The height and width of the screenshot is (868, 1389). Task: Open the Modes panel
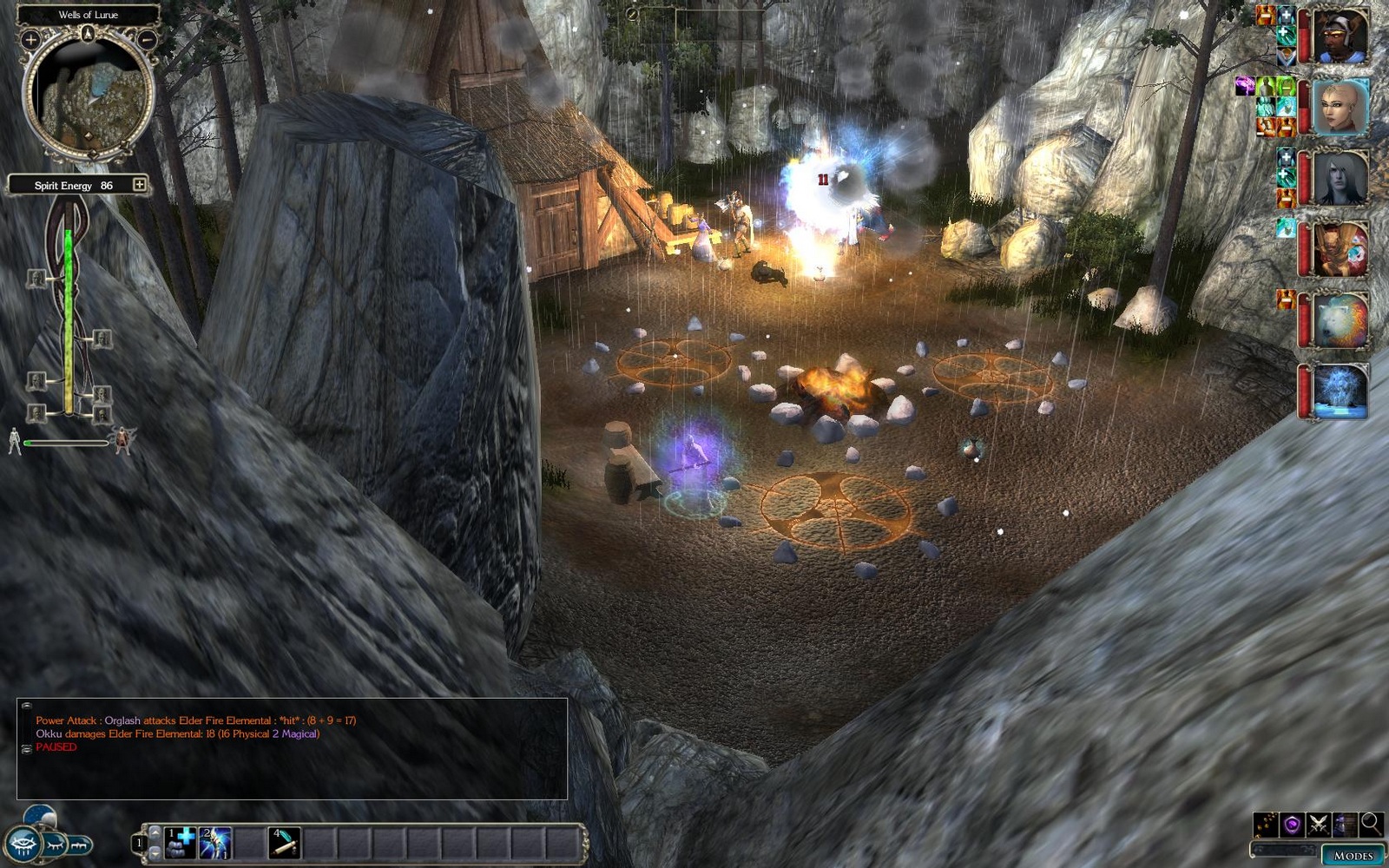1353,855
